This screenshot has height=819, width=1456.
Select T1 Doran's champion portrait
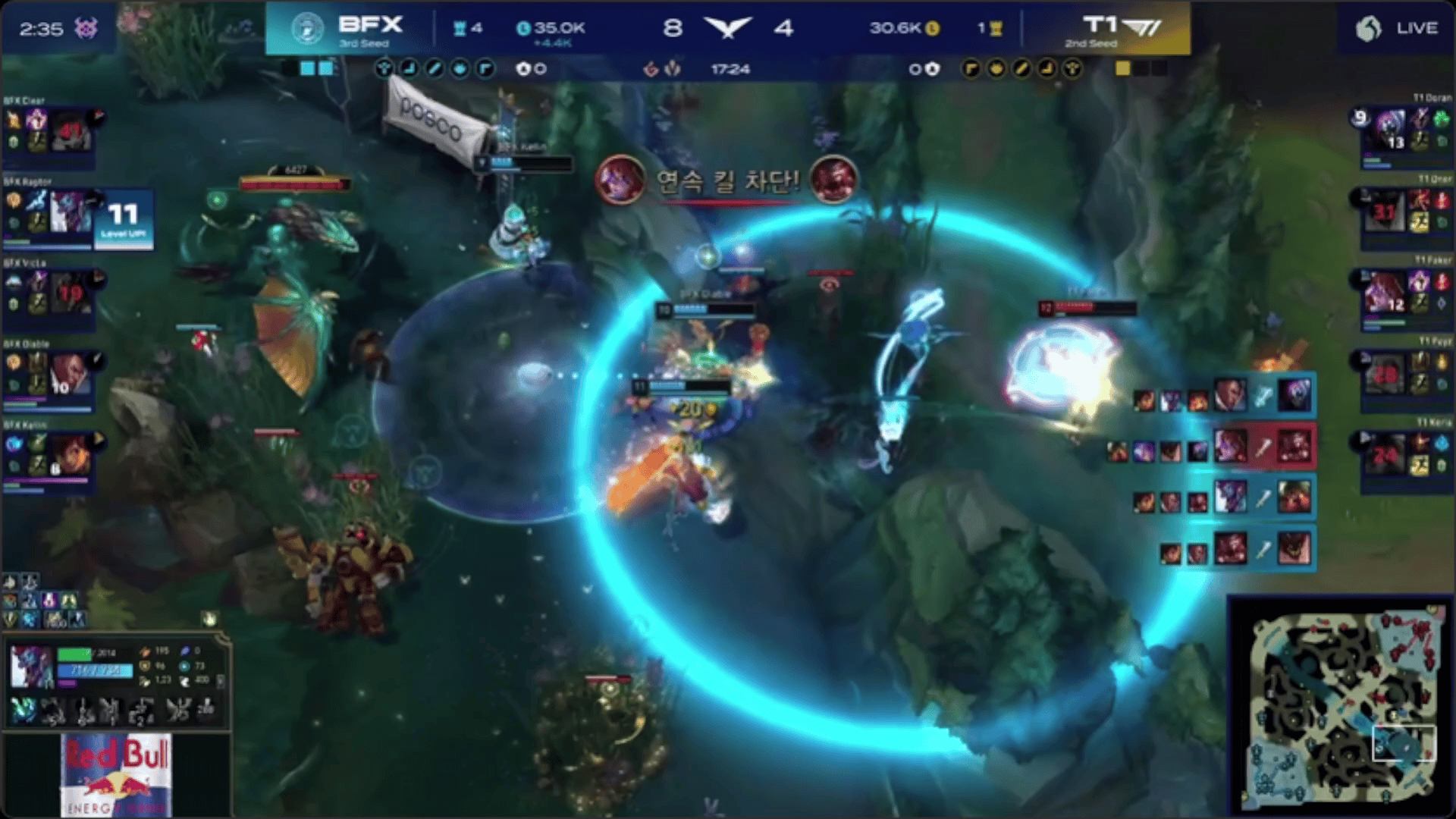point(1389,130)
